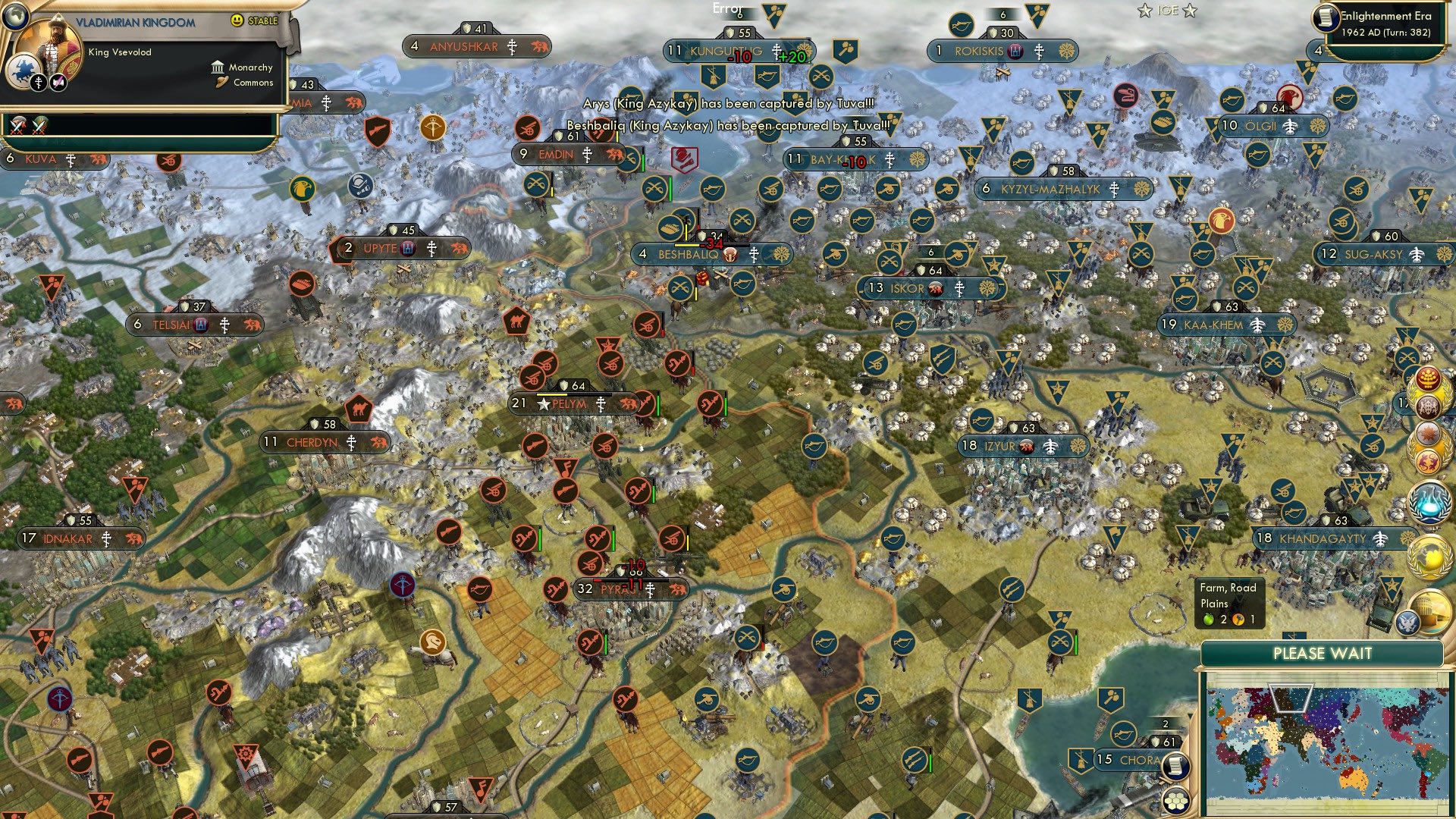Click the wonder-built notification thumbnail
1456x819 pixels.
[x=1432, y=604]
